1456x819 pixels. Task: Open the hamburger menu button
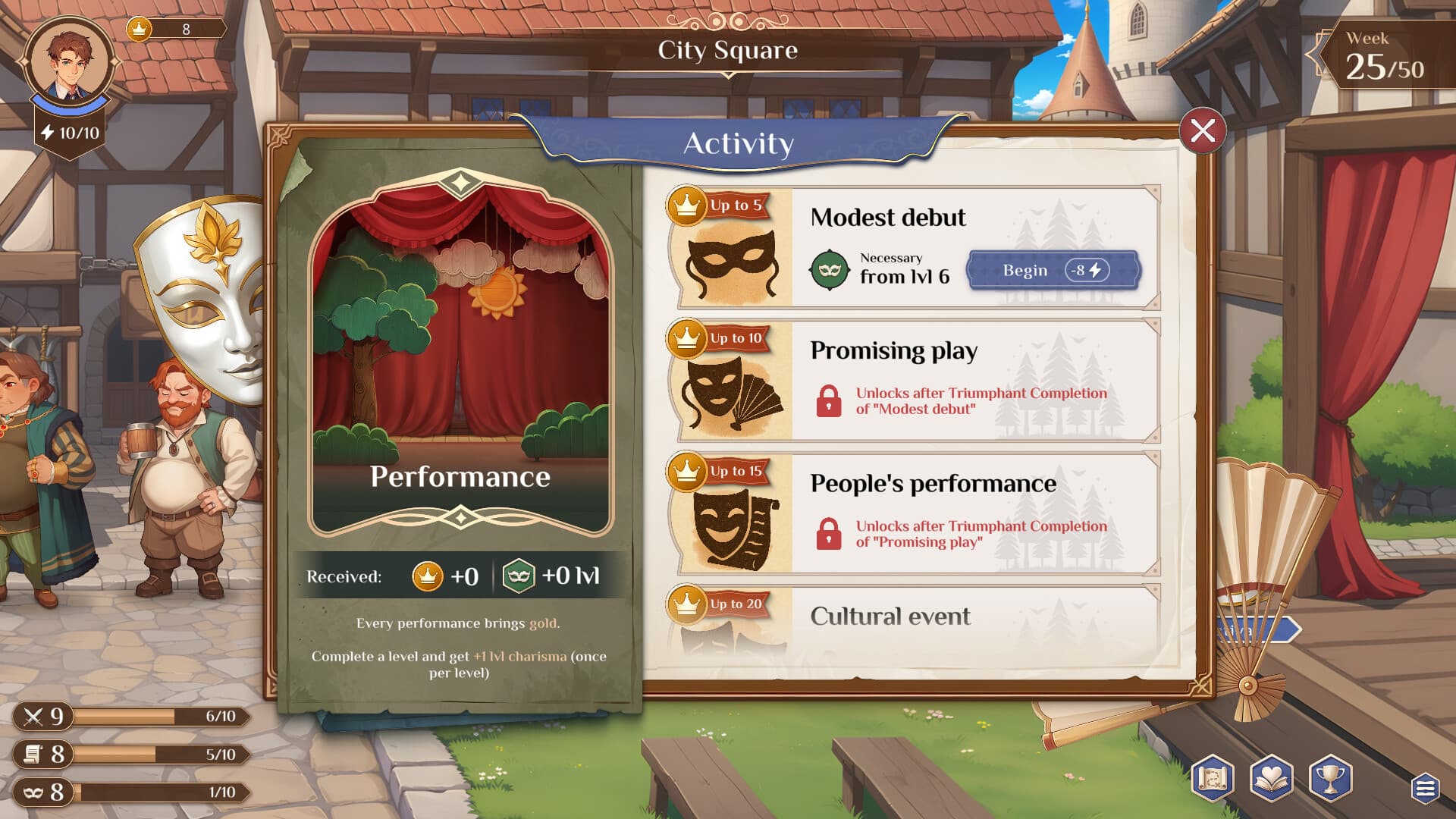pos(1425,789)
